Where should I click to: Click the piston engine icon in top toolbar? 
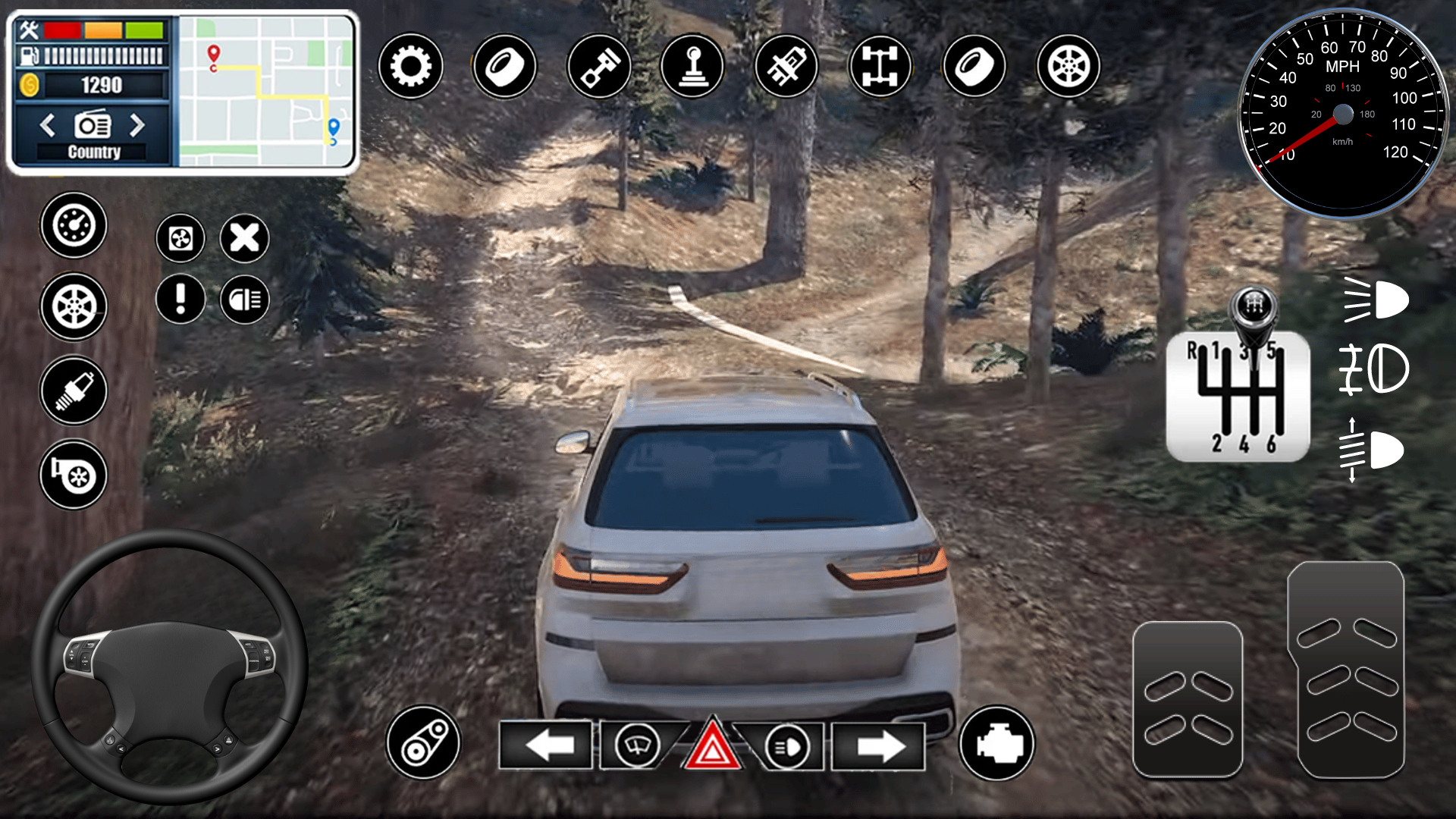pos(598,67)
